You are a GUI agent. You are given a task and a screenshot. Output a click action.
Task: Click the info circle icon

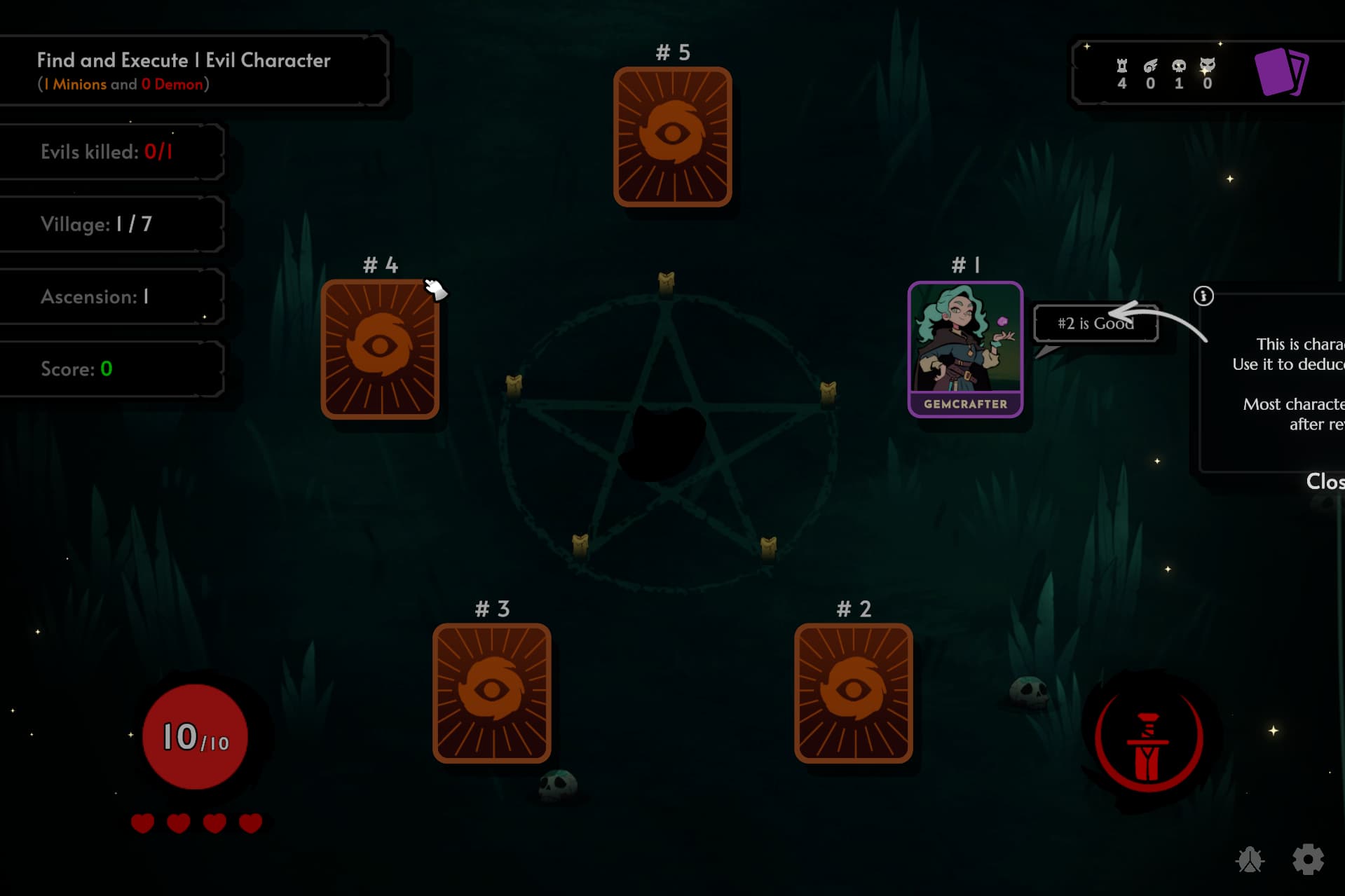point(1203,296)
